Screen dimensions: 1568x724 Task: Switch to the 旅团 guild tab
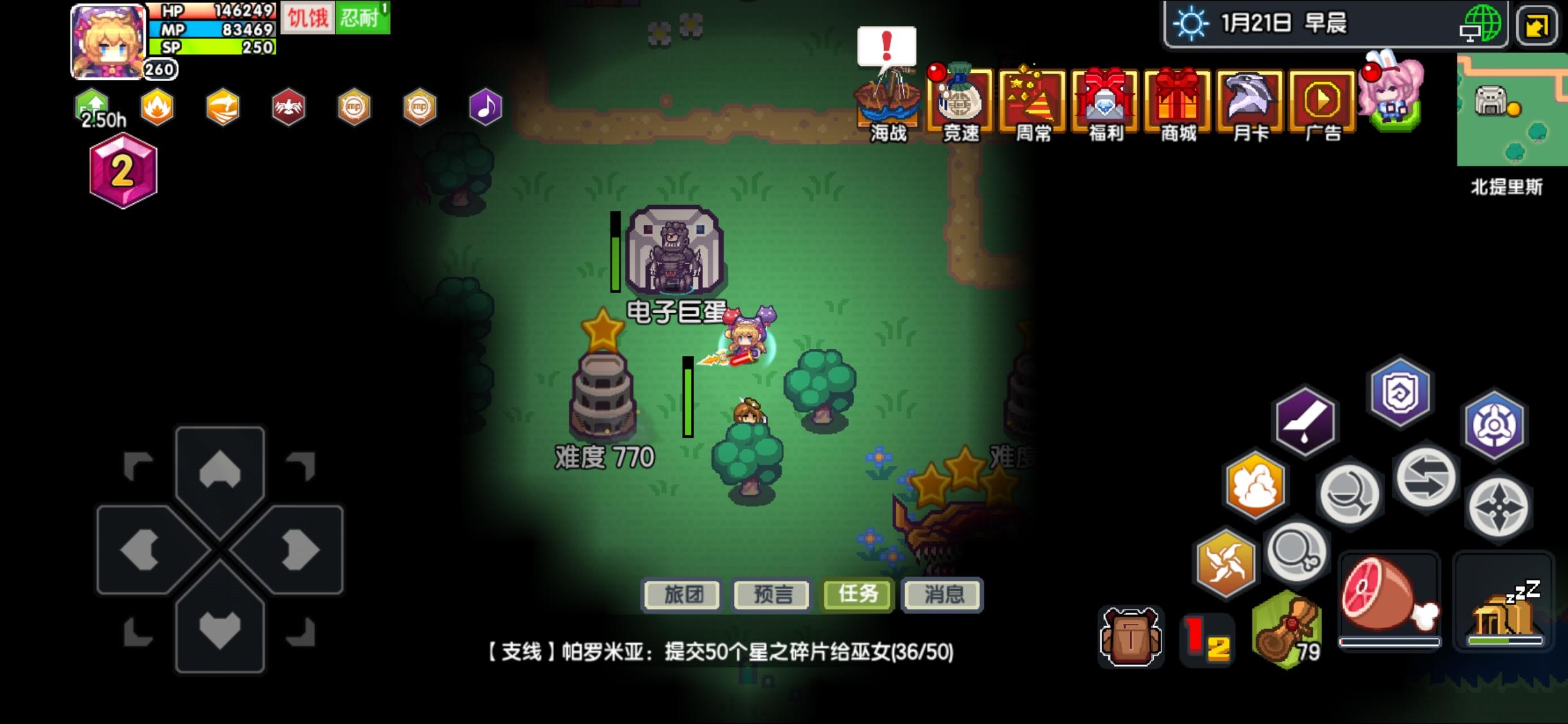point(681,595)
